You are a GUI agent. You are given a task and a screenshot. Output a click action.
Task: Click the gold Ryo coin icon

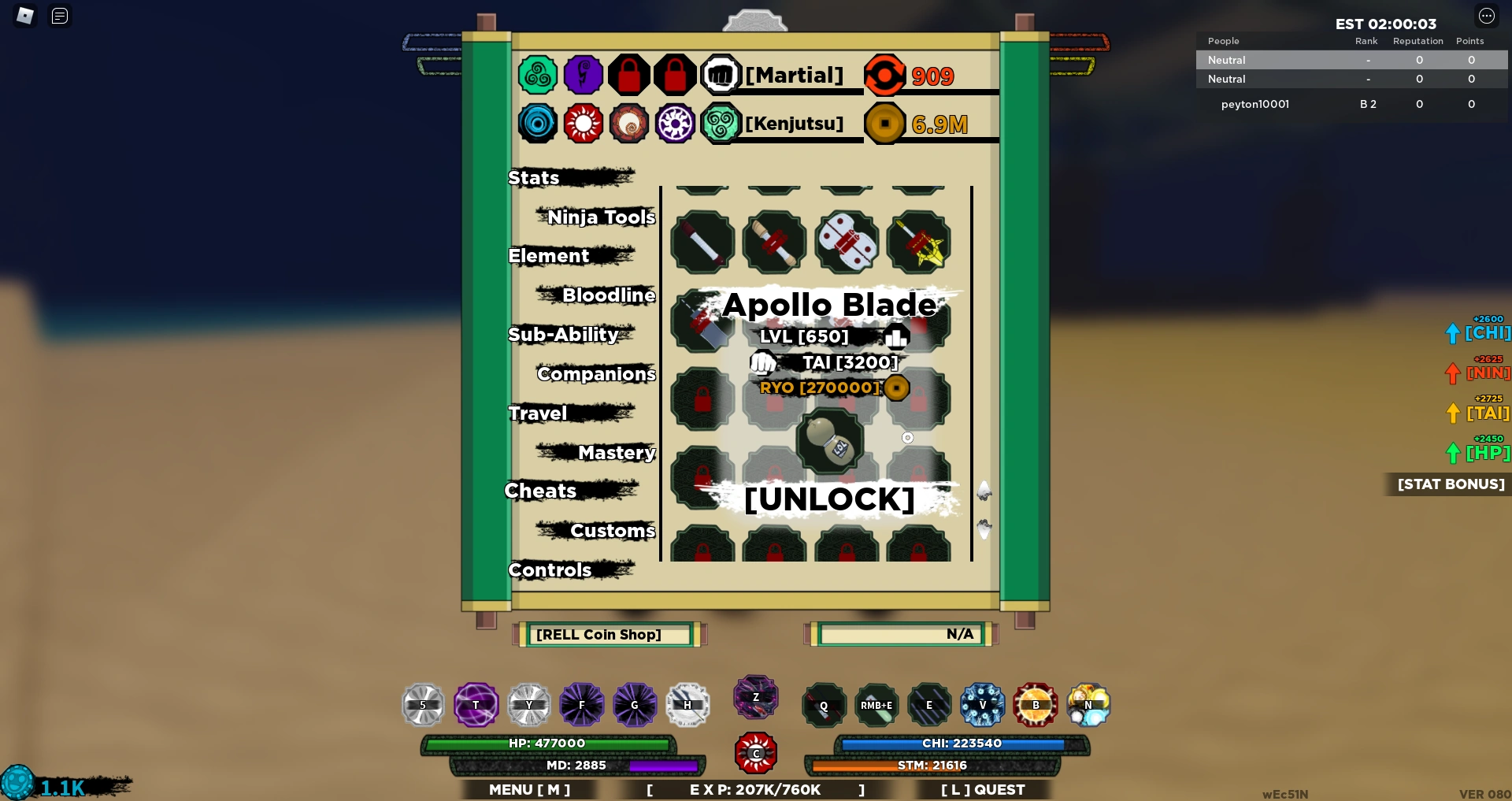[x=884, y=124]
